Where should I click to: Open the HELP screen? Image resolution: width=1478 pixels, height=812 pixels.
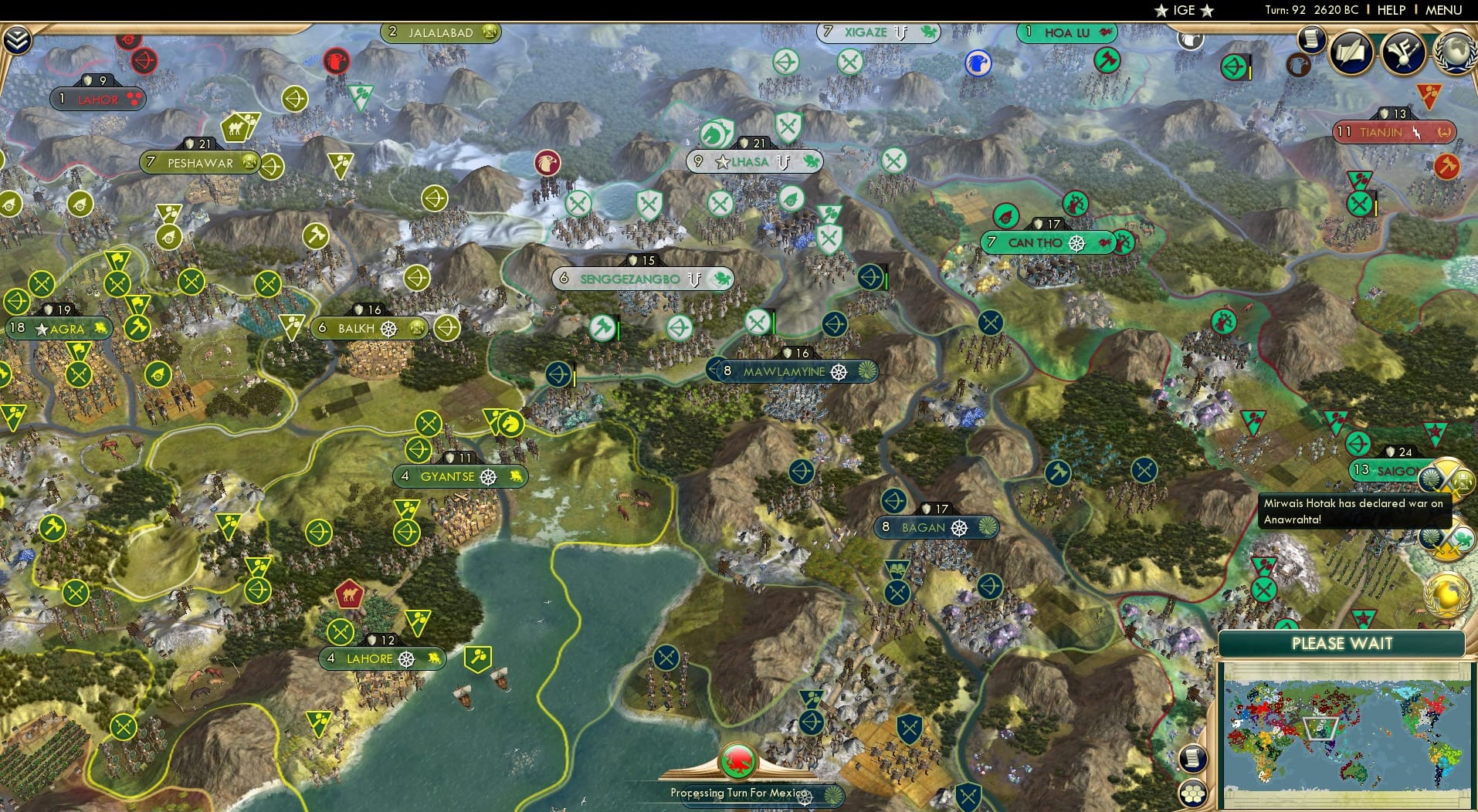[x=1390, y=11]
